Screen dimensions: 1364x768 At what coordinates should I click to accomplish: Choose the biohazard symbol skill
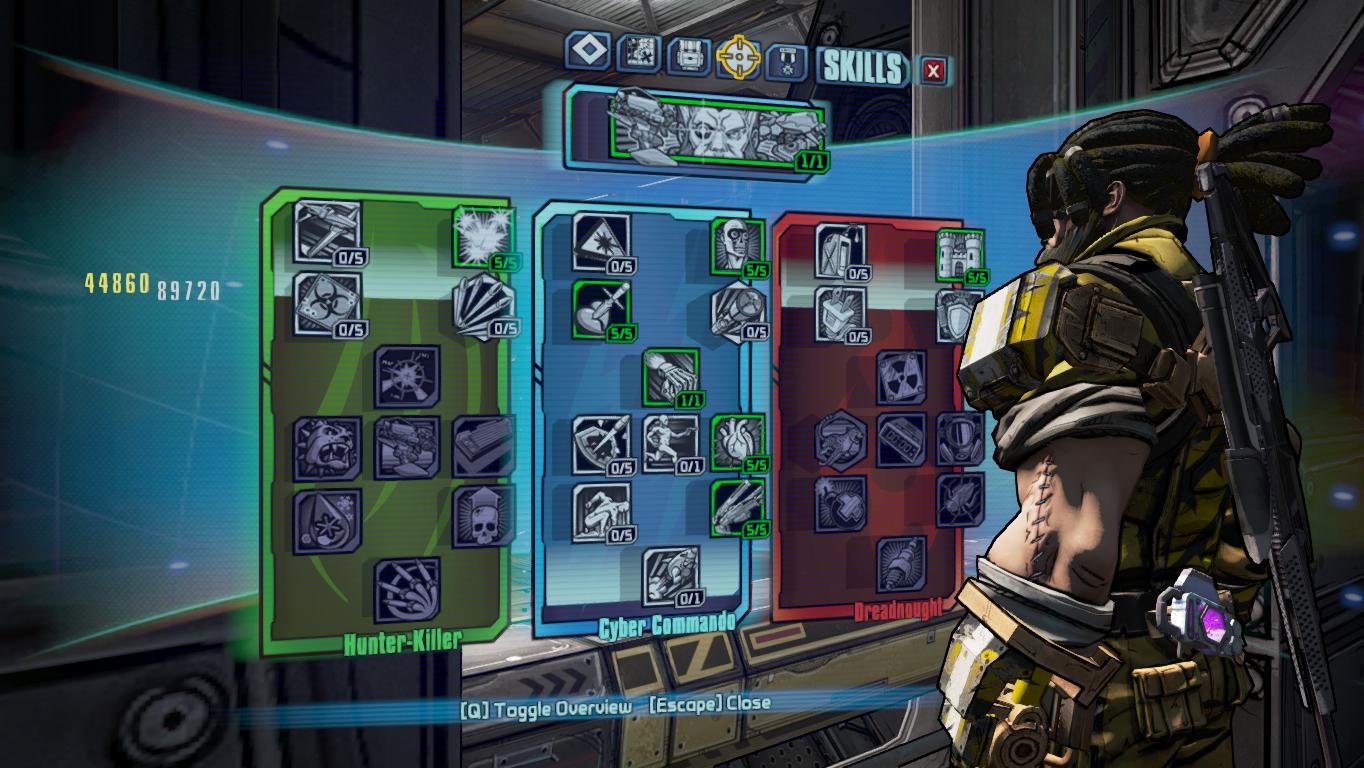[327, 302]
